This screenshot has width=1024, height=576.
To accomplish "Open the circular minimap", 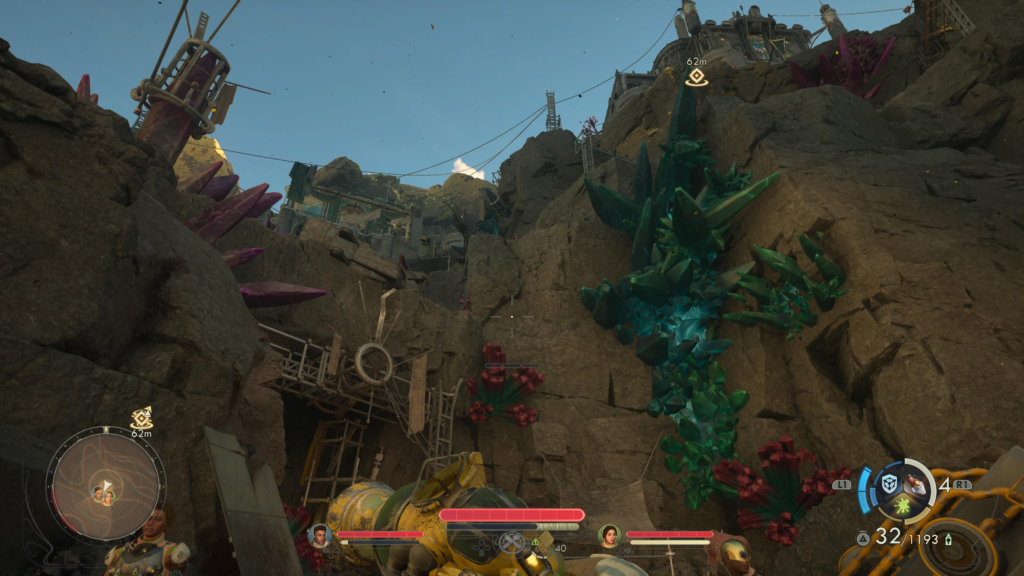I will (x=105, y=489).
